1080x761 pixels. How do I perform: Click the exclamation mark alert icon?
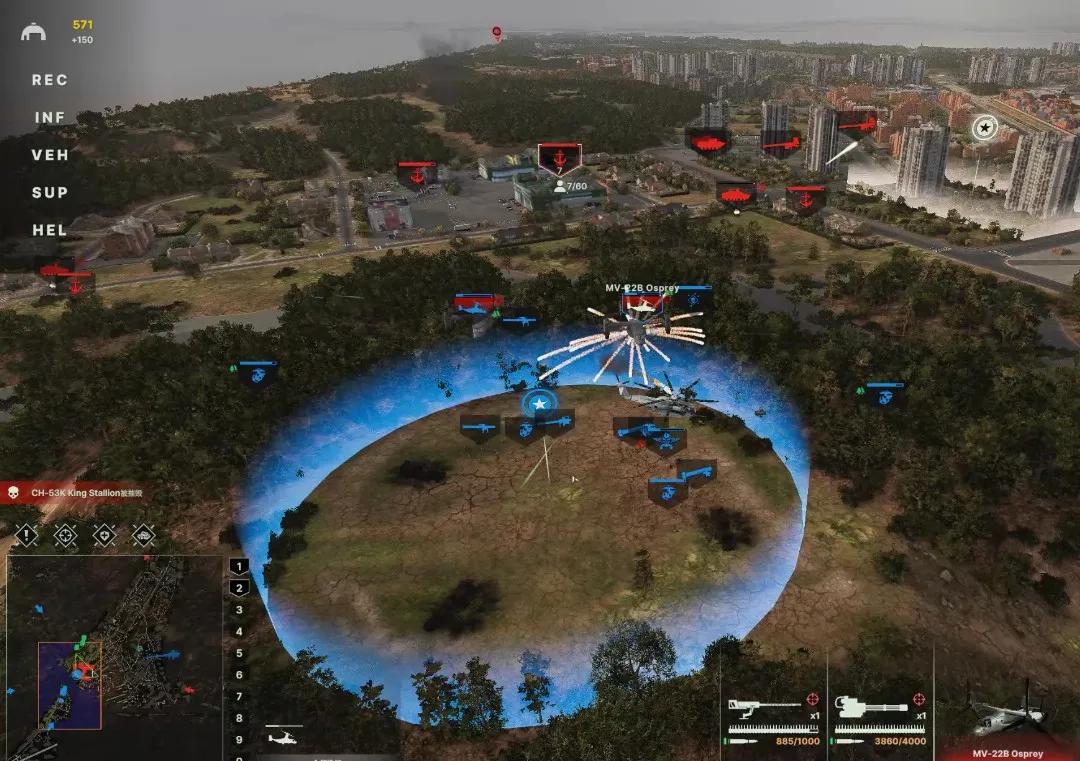pyautogui.click(x=26, y=535)
